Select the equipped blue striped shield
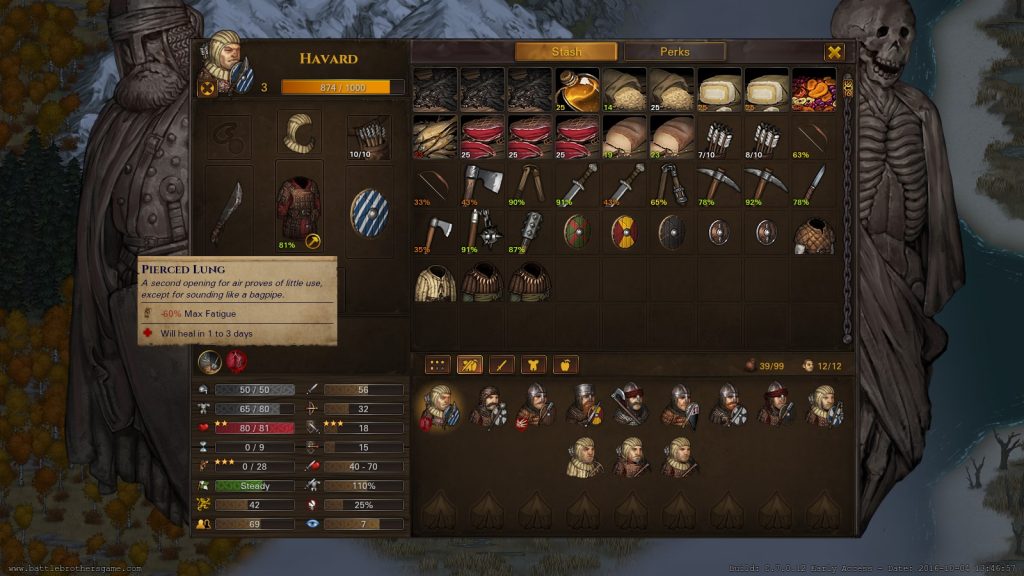1024x576 pixels. [369, 212]
